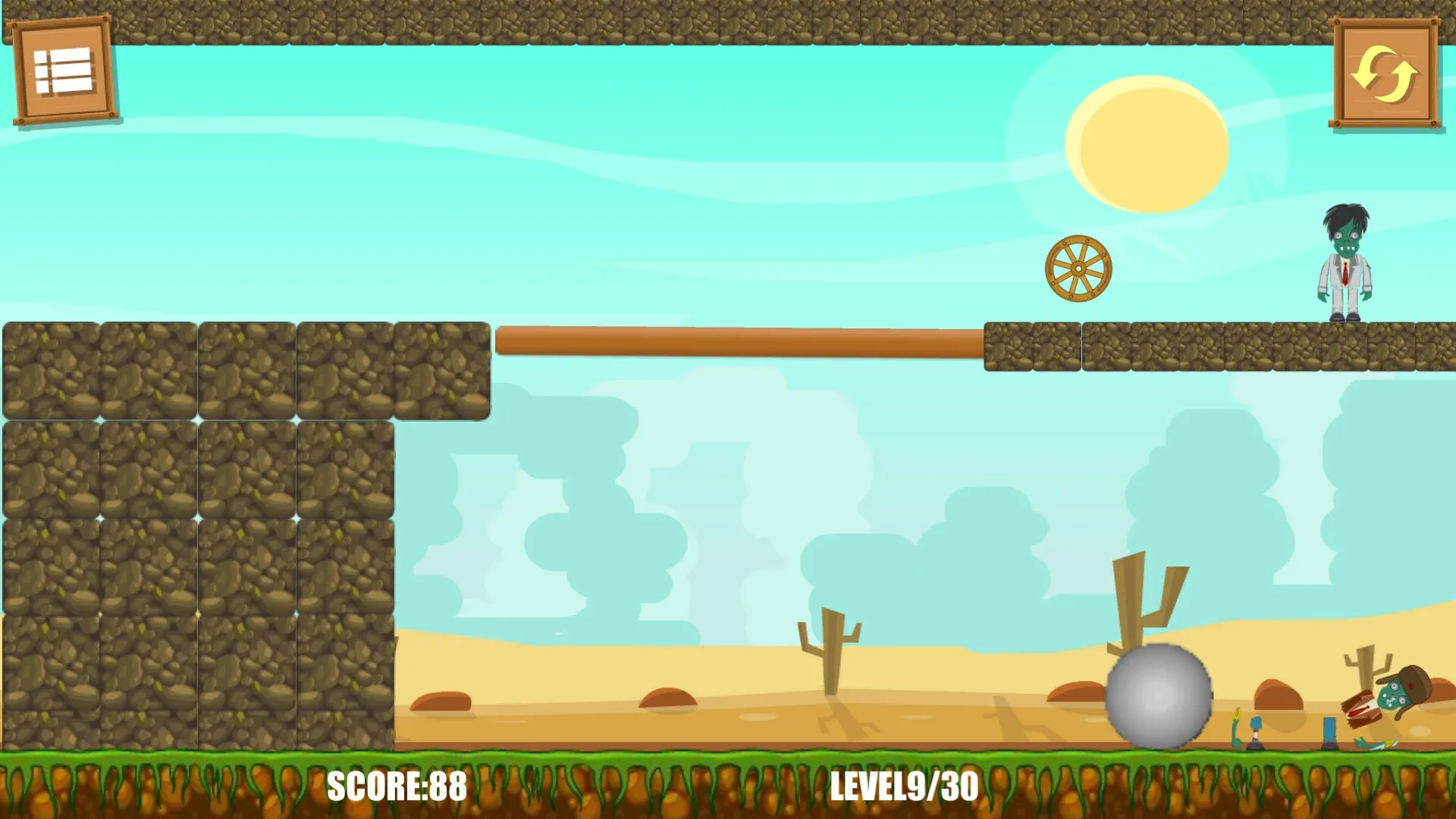Select the stone block wall on the left
Viewport: 1456px width, 819px height.
tap(197, 531)
